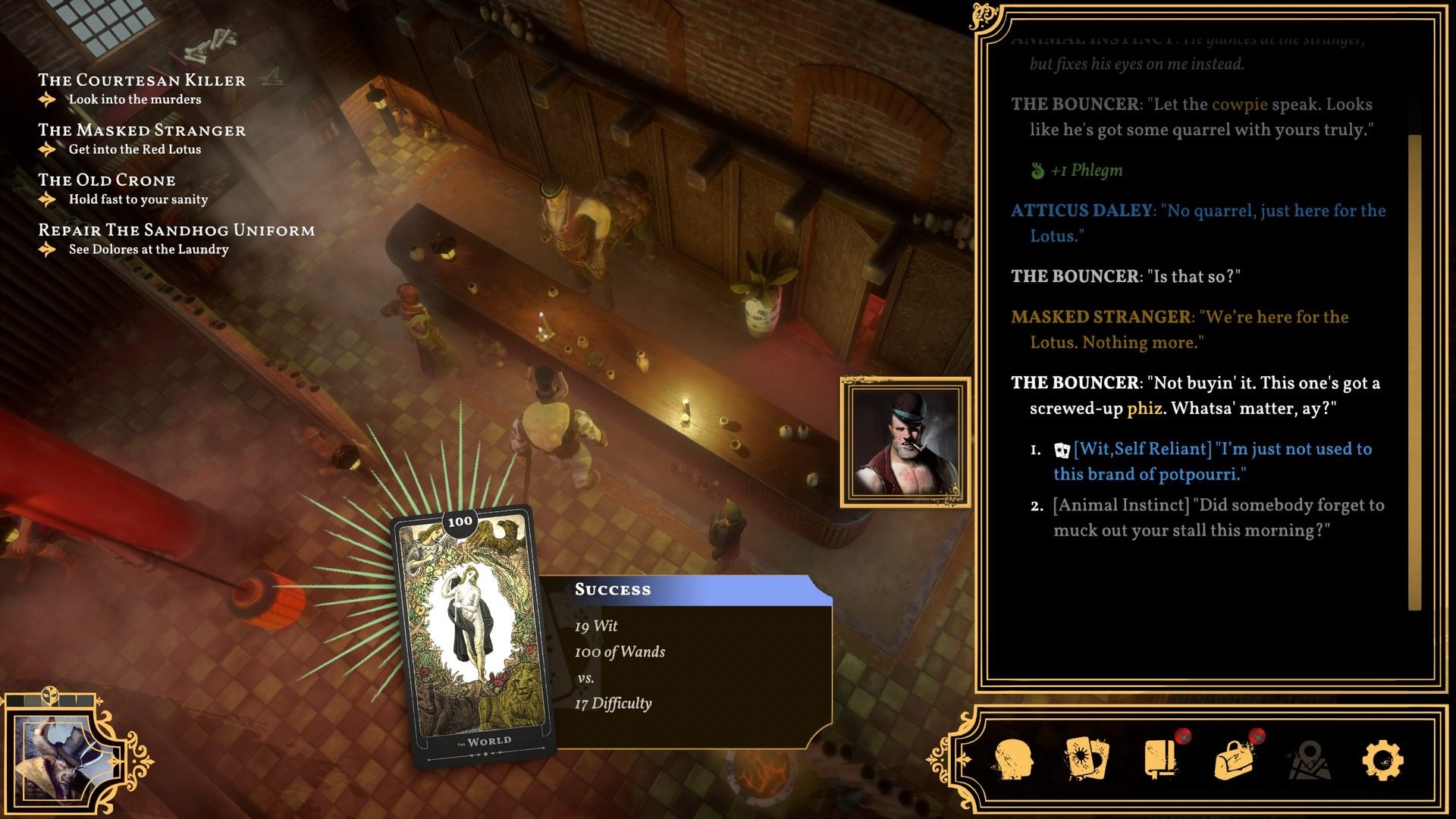Image resolution: width=1456 pixels, height=819 pixels.
Task: Click the Bouncer's portrait frame
Action: coord(905,442)
